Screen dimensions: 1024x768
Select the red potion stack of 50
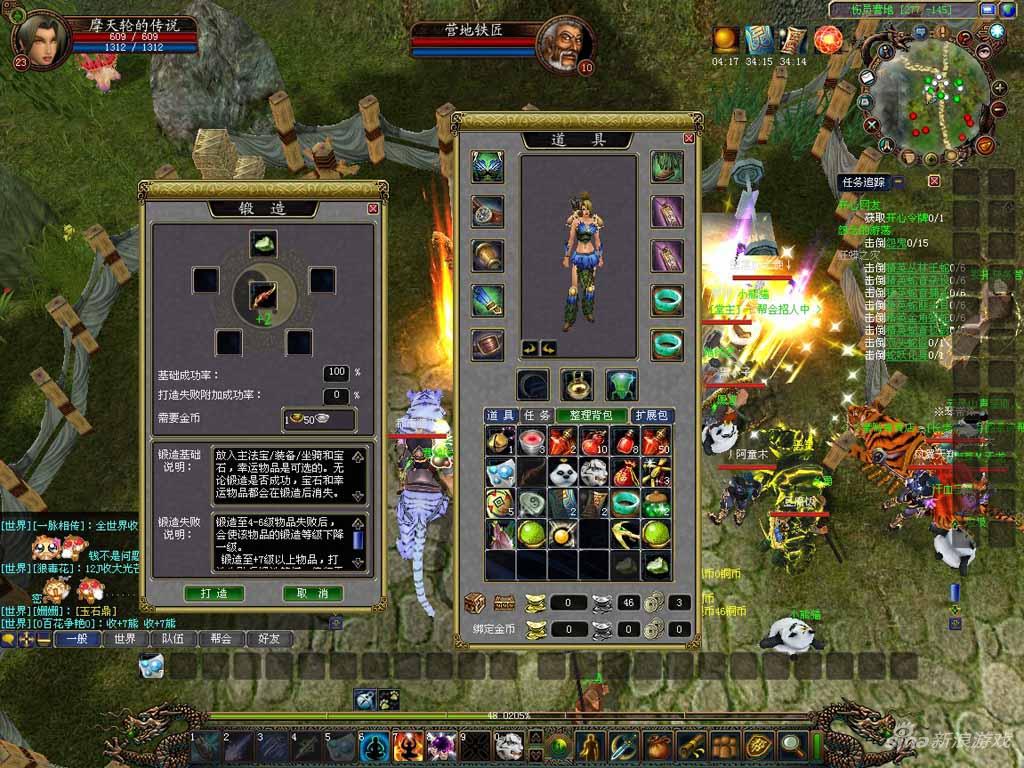[x=656, y=441]
